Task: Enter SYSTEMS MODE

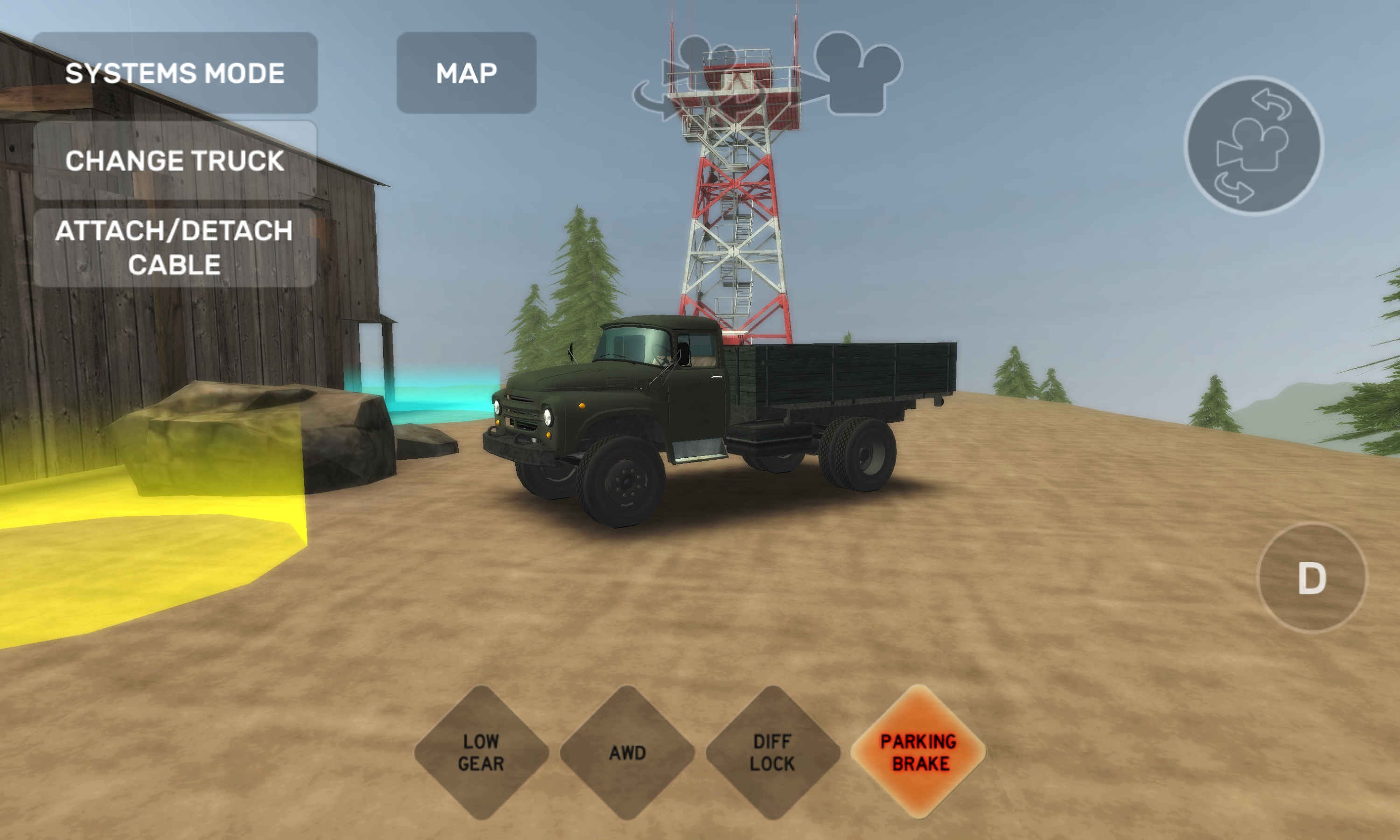Action: (175, 72)
